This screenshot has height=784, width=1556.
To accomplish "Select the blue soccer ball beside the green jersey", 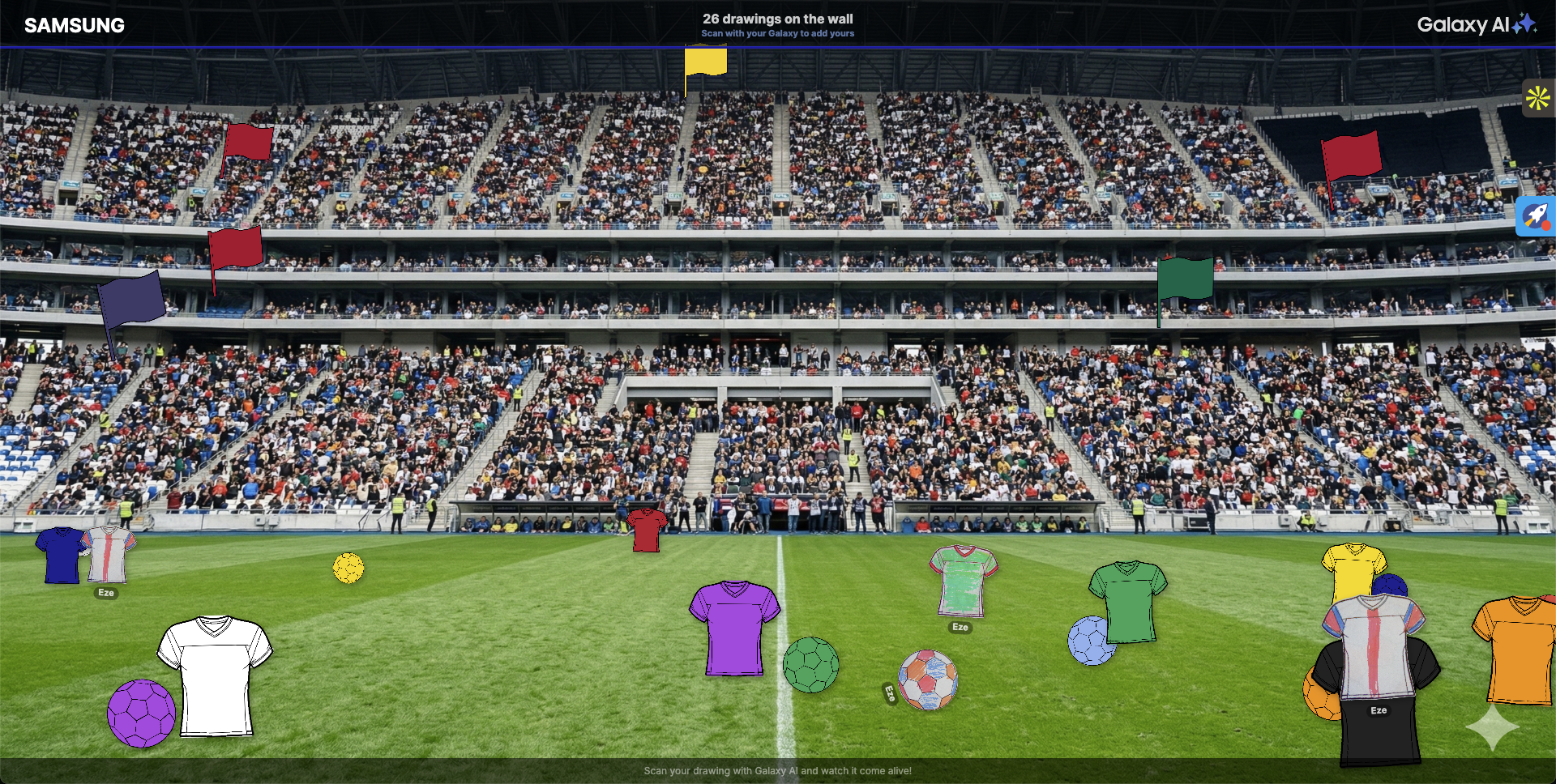I will 1090,639.
